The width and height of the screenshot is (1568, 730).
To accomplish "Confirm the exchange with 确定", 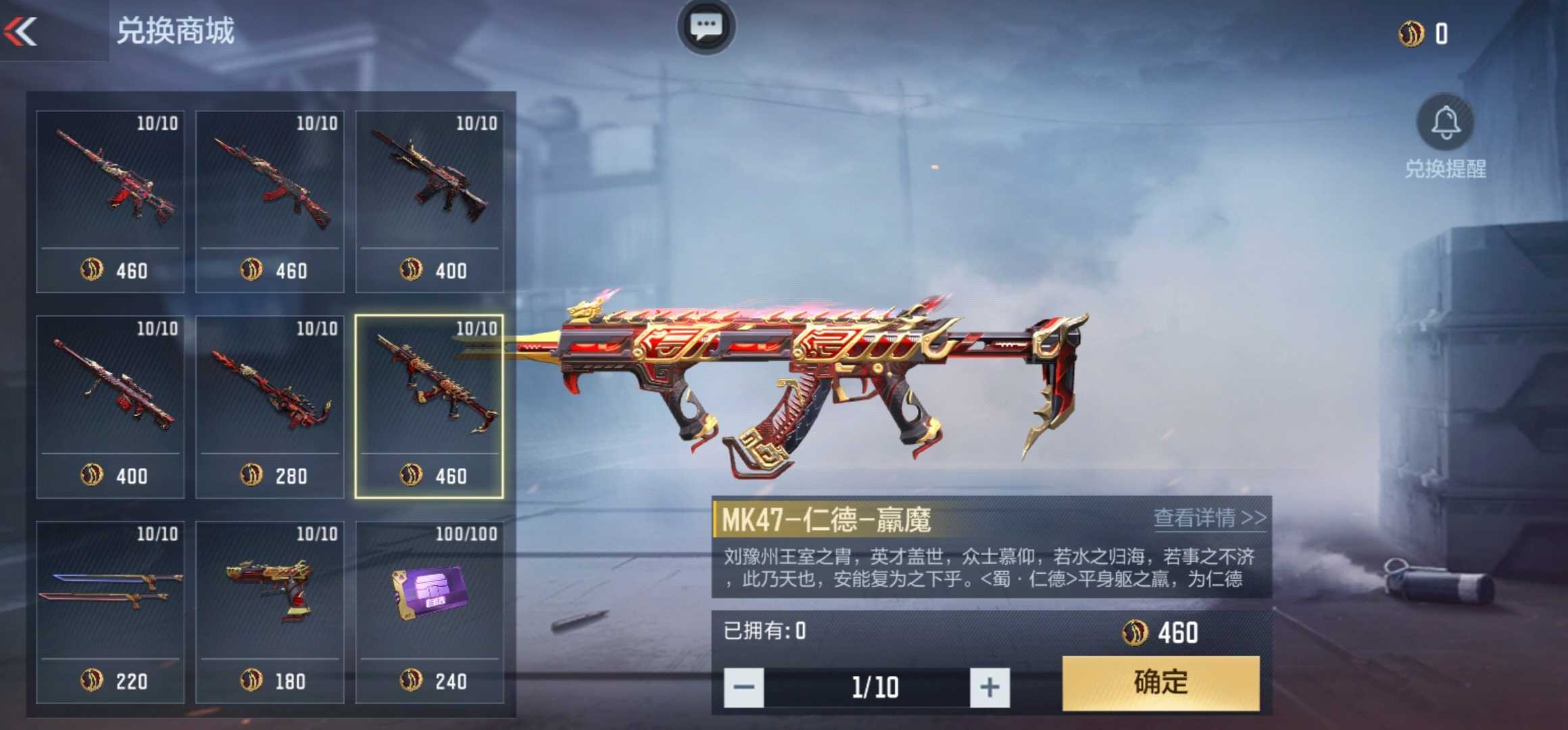I will (1160, 683).
